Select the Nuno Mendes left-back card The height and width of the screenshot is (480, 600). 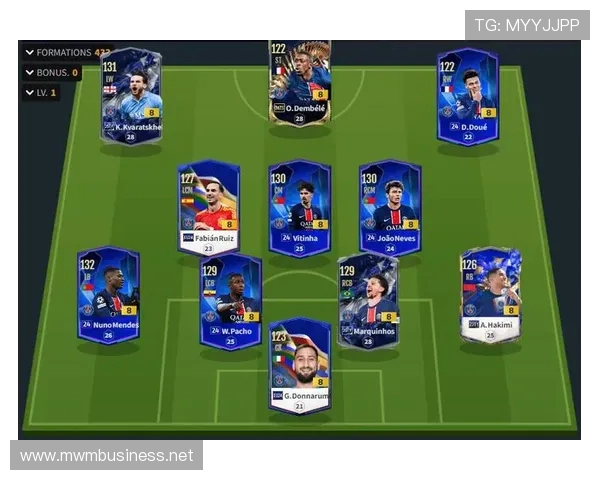point(108,295)
